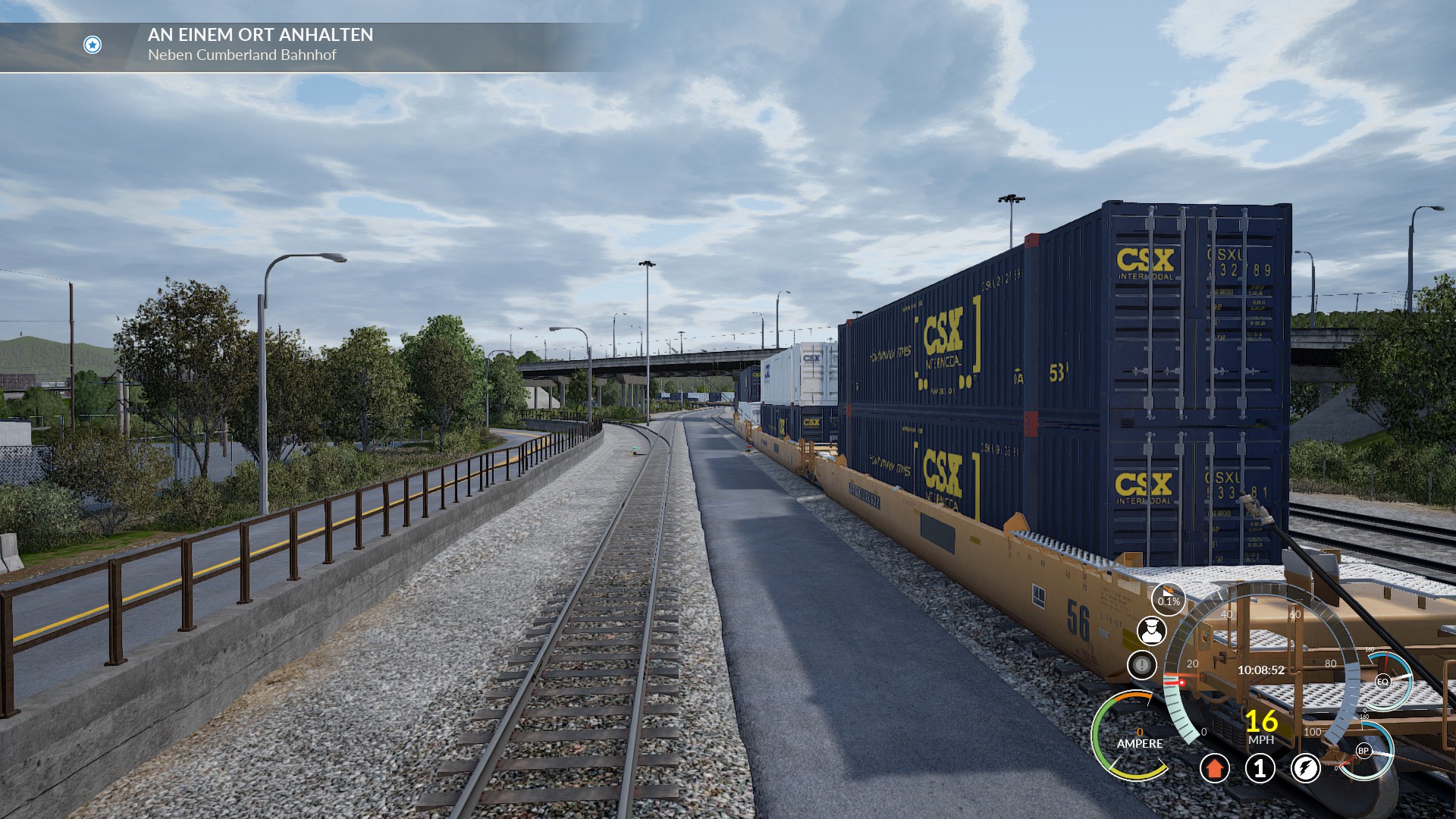The image size is (1456, 819).
Task: Toggle the orange up-arrow reverser indicator
Action: coord(1214,768)
